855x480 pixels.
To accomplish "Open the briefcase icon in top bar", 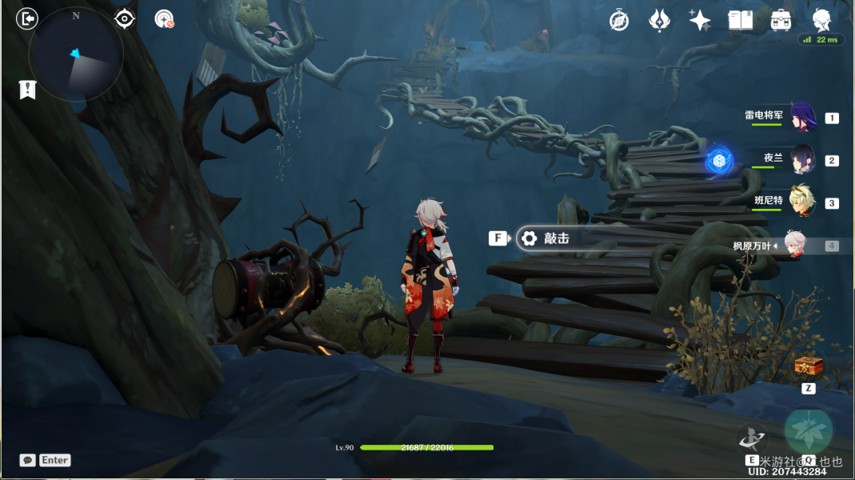I will (x=781, y=20).
